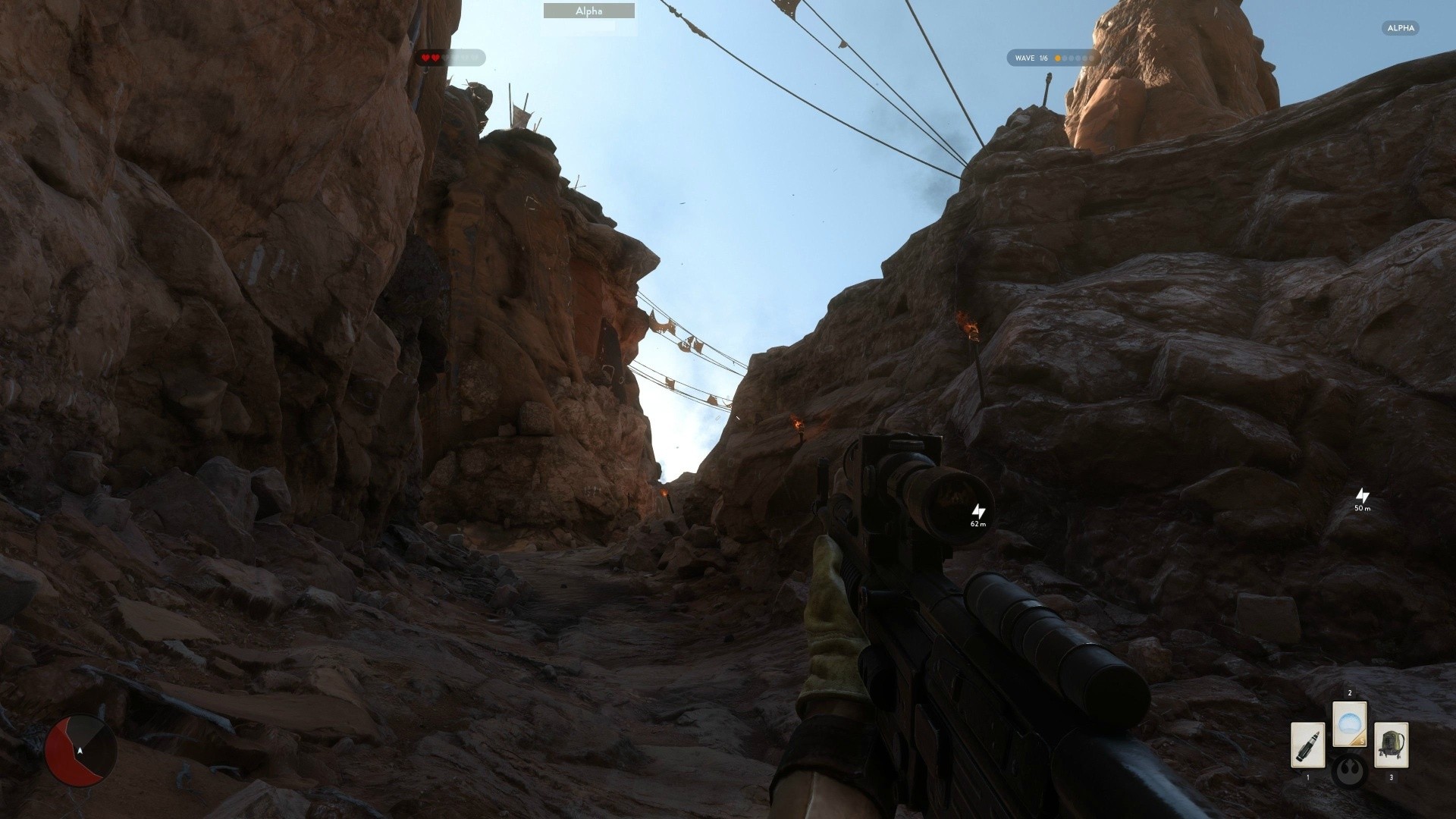Select star card in slot 1
Screen dimensions: 1456x819
point(1308,744)
